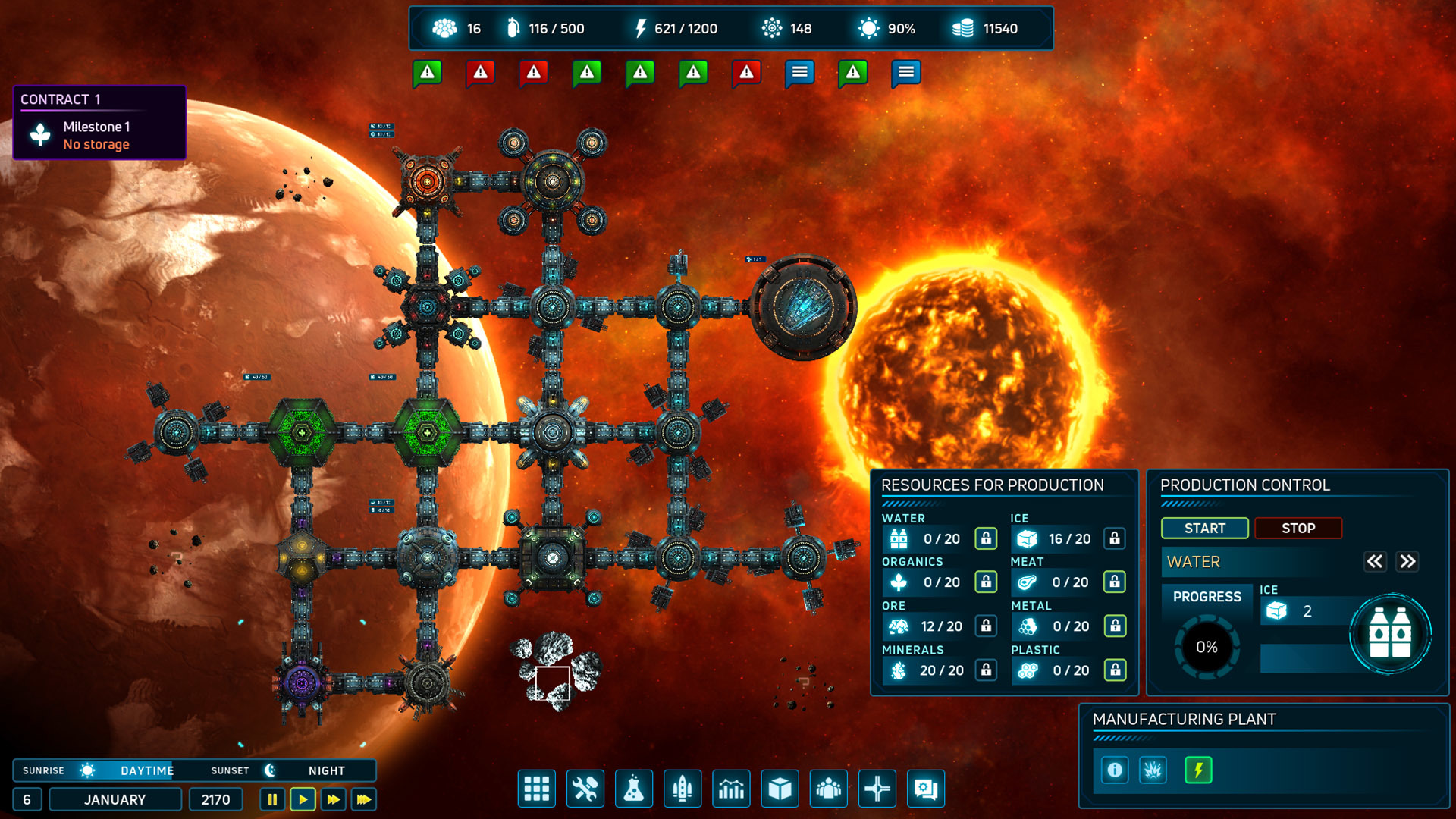Stop production with the STOP button
The height and width of the screenshot is (819, 1456).
coord(1298,529)
